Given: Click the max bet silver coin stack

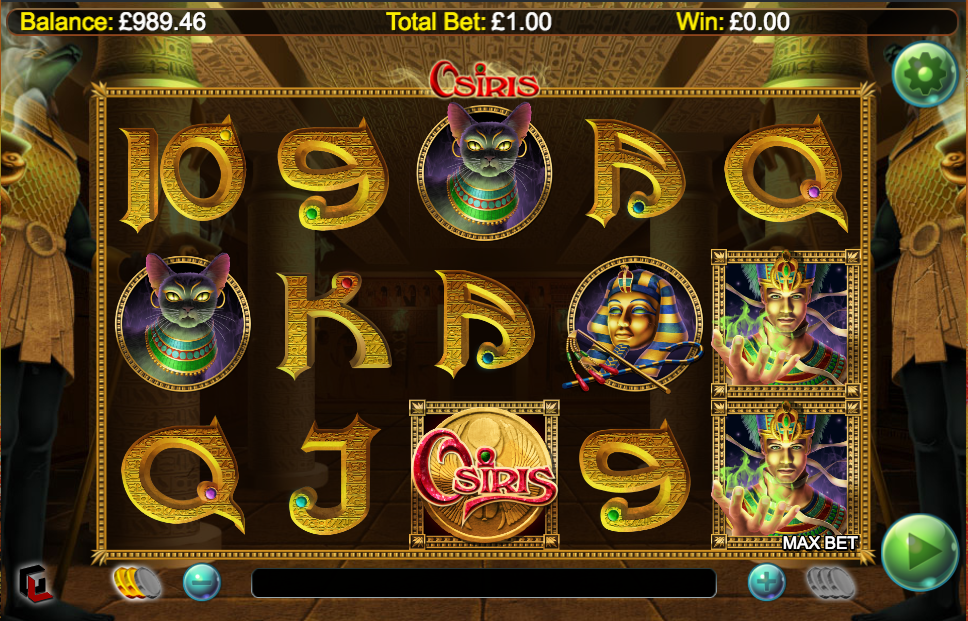Looking at the screenshot, I should click(830, 581).
